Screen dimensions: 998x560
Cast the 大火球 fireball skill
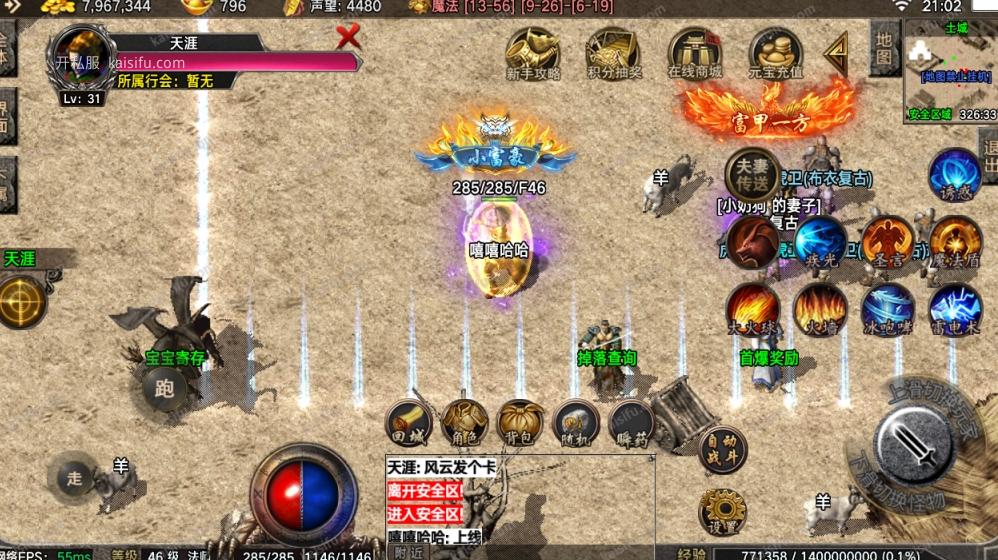coord(753,309)
